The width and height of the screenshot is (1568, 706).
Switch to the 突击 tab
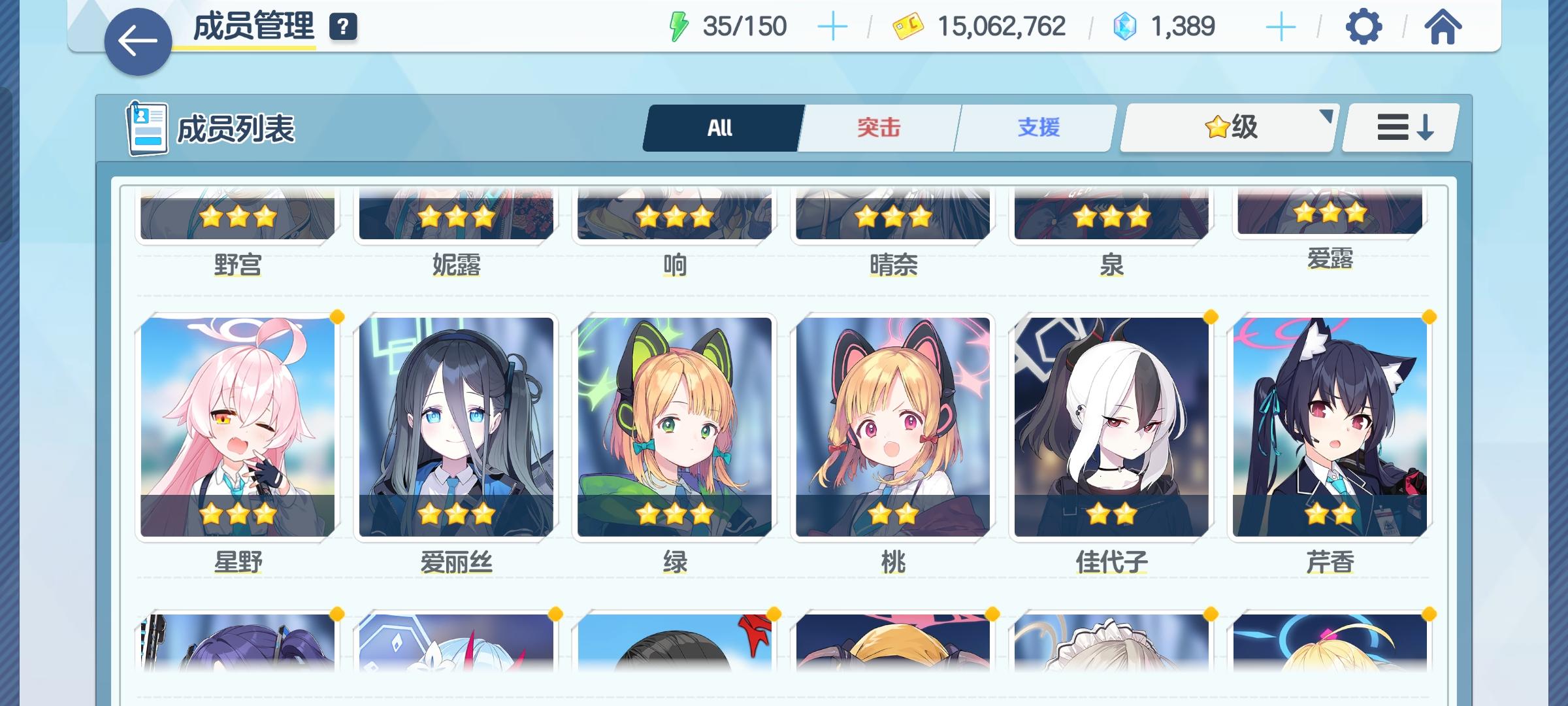879,128
